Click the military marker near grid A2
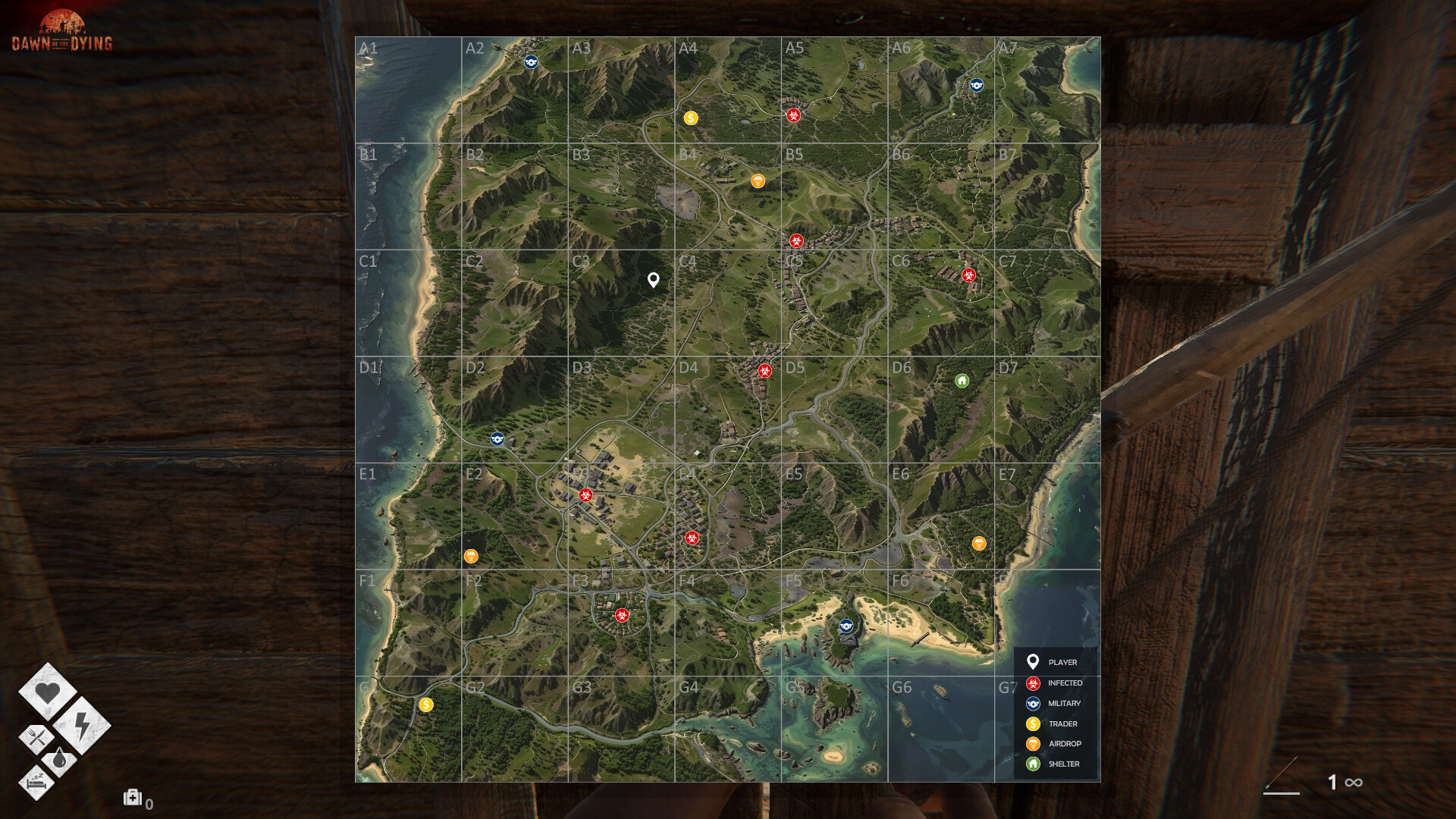The width and height of the screenshot is (1456, 819). [531, 61]
